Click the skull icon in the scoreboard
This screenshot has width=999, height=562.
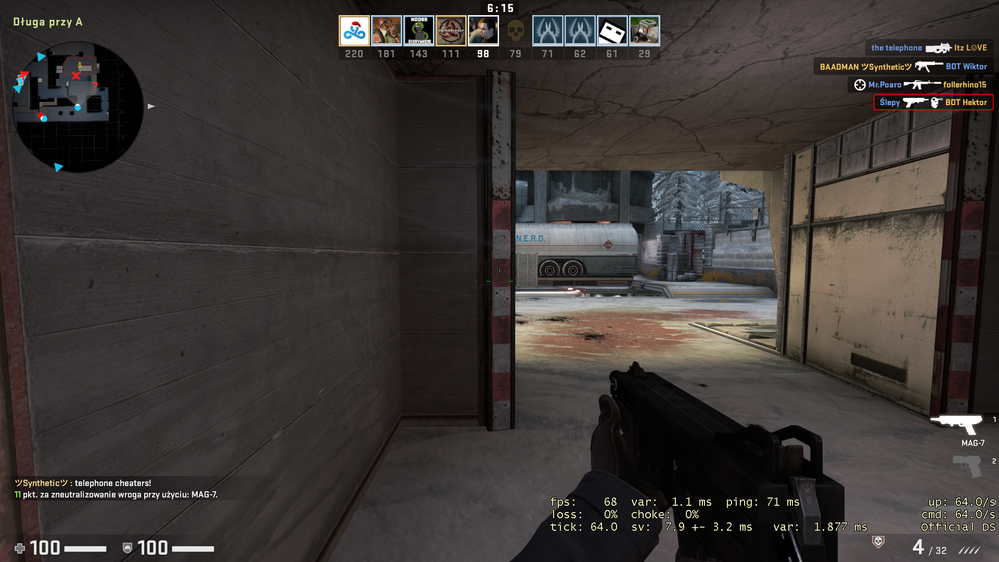[515, 31]
